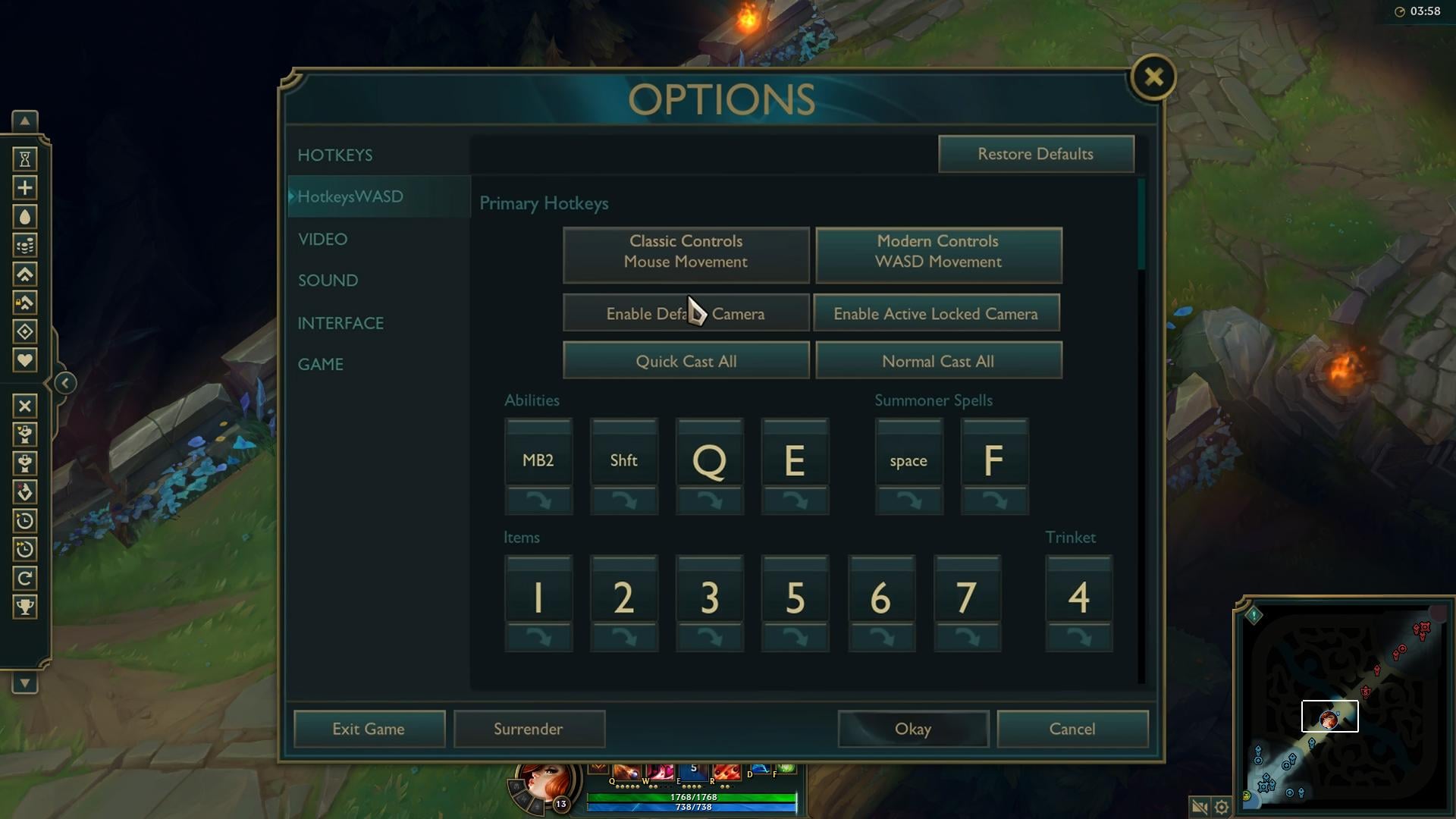Enable Modern Controls WASD Movement
The height and width of the screenshot is (819, 1456).
tap(938, 255)
